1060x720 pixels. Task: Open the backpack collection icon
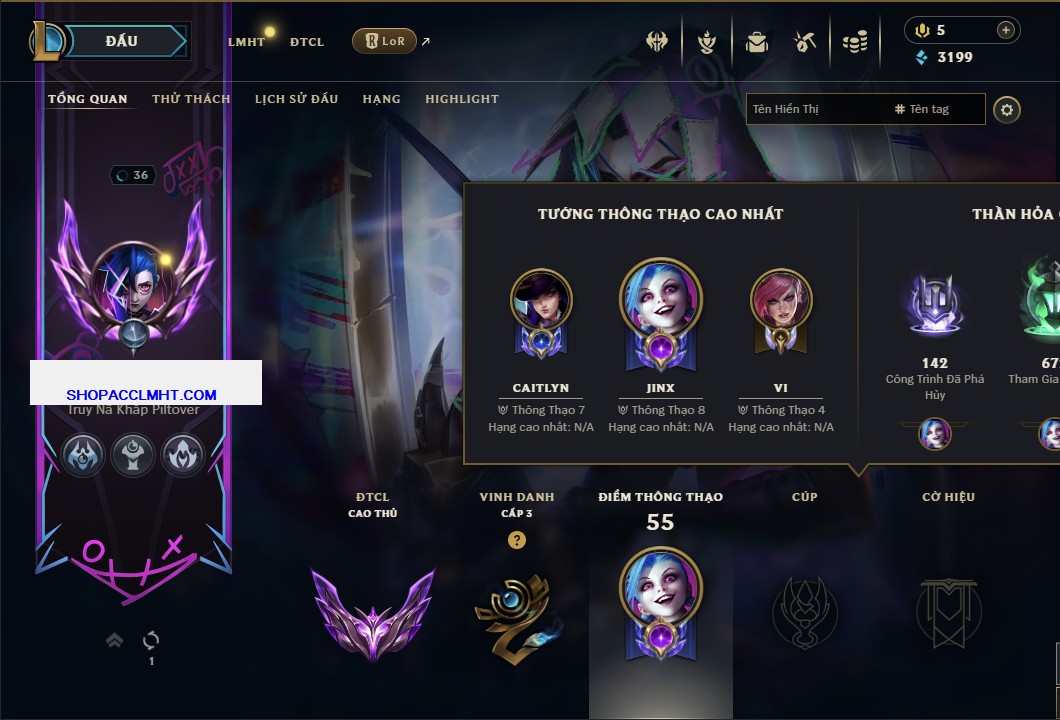click(x=756, y=42)
